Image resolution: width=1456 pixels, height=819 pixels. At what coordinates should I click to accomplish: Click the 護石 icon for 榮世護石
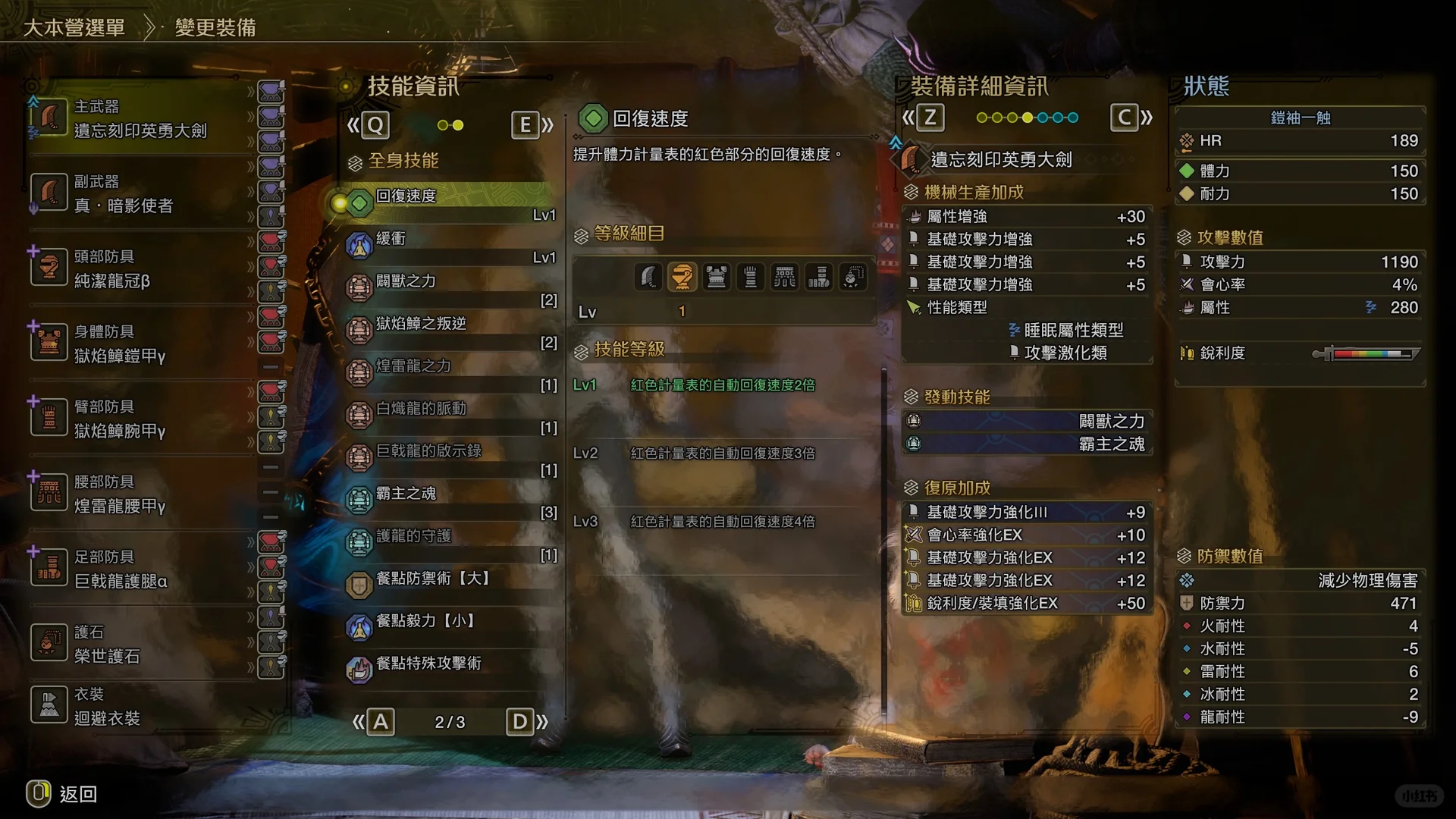coord(49,642)
